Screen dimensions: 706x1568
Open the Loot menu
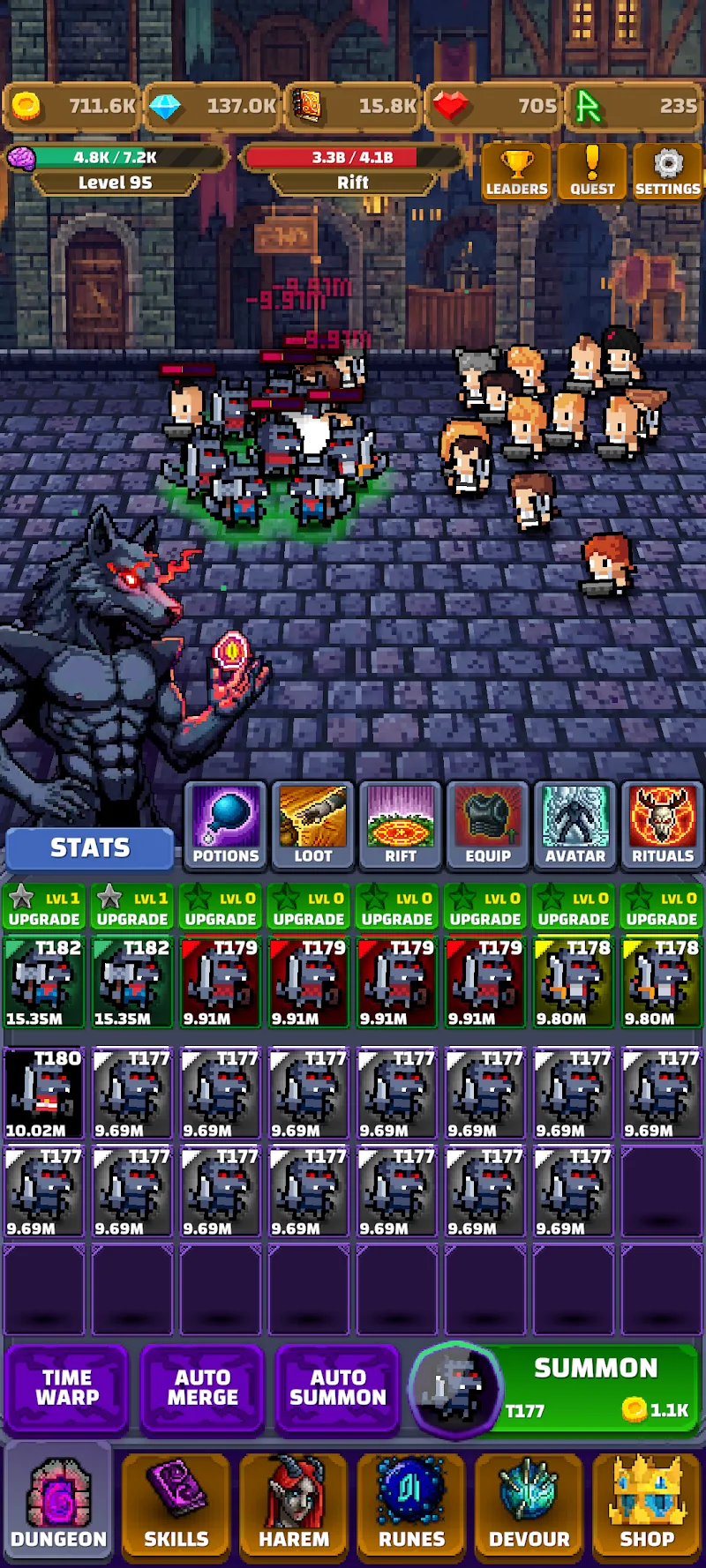(x=313, y=825)
